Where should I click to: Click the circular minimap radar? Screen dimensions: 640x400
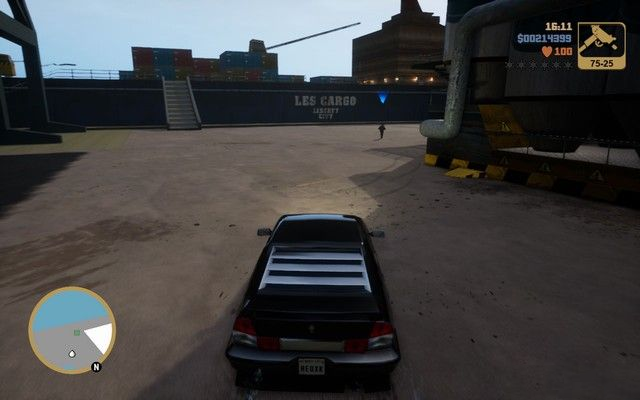[72, 330]
